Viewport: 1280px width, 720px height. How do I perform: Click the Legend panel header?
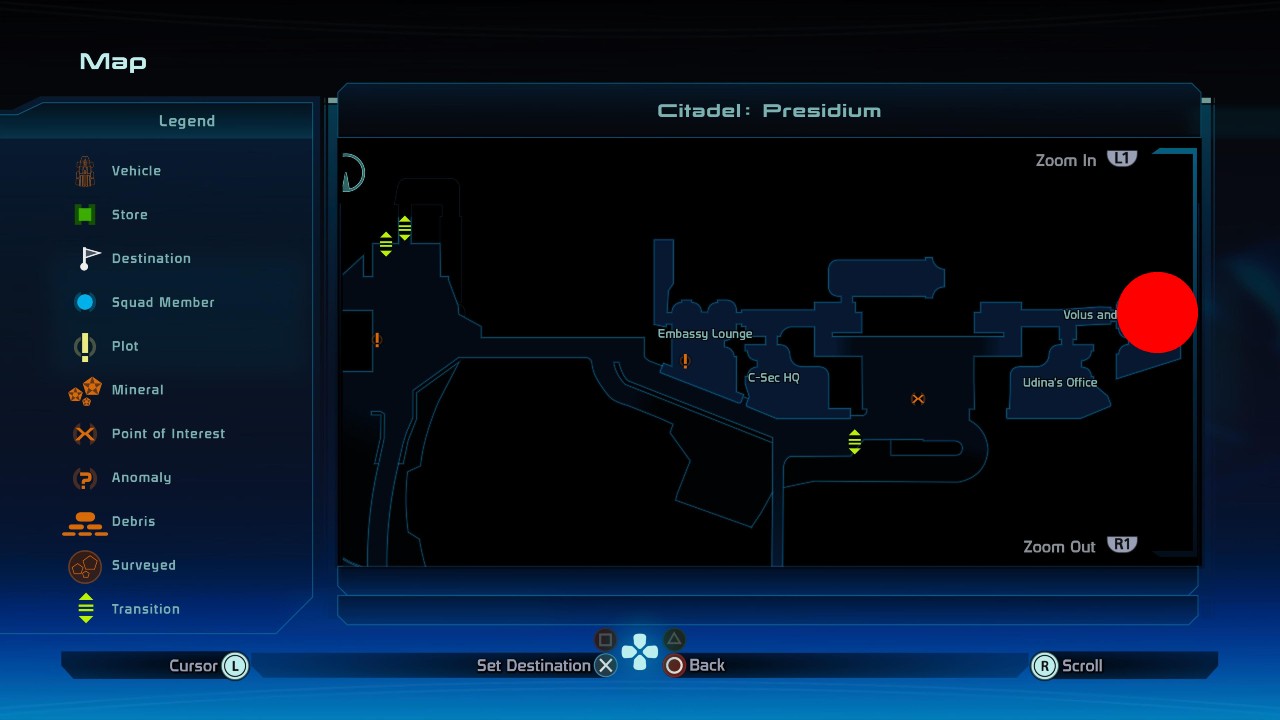point(186,121)
